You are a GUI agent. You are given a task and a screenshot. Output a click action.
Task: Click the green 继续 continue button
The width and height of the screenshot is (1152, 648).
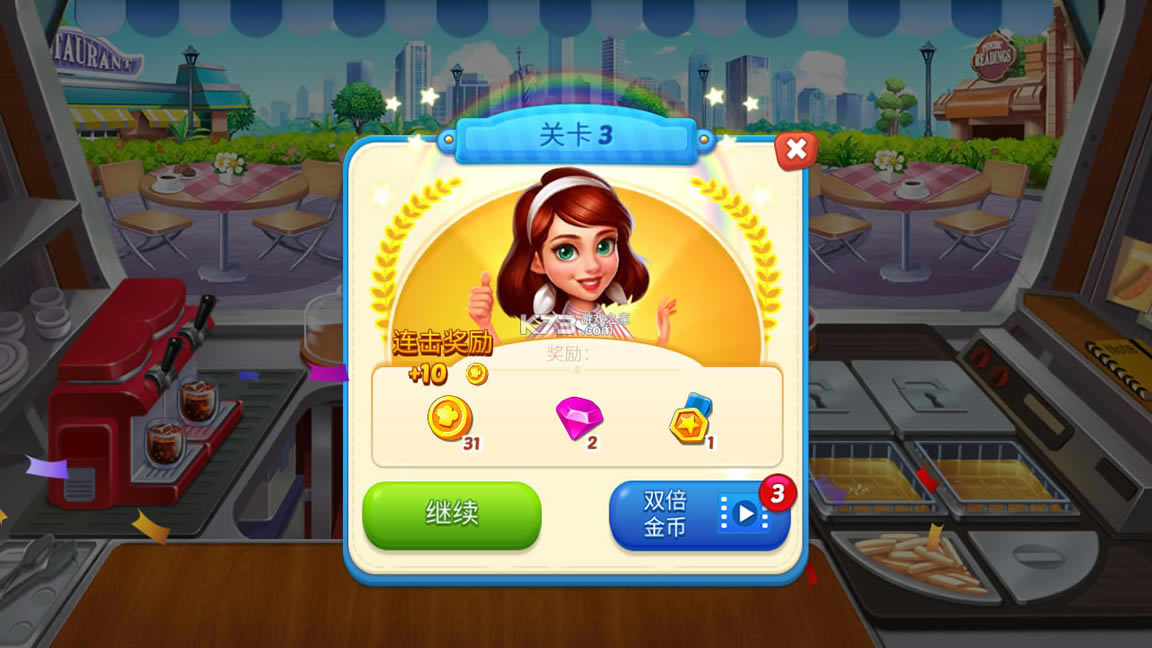pos(451,514)
